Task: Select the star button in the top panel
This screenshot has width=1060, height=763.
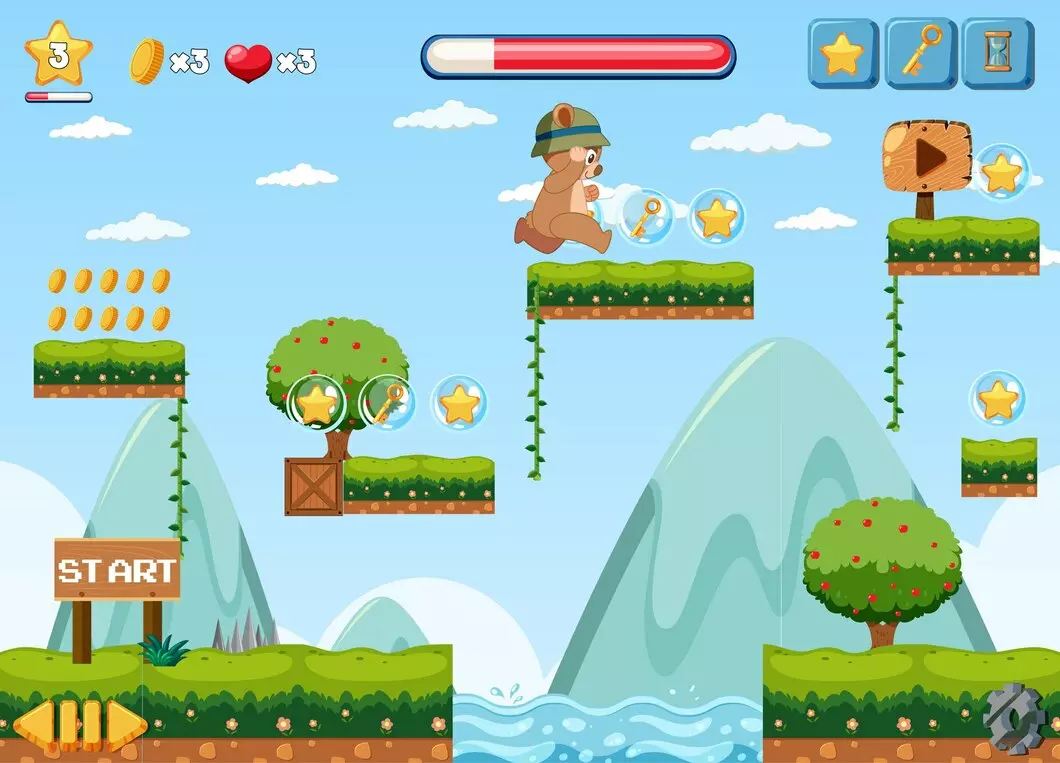Action: click(x=842, y=52)
